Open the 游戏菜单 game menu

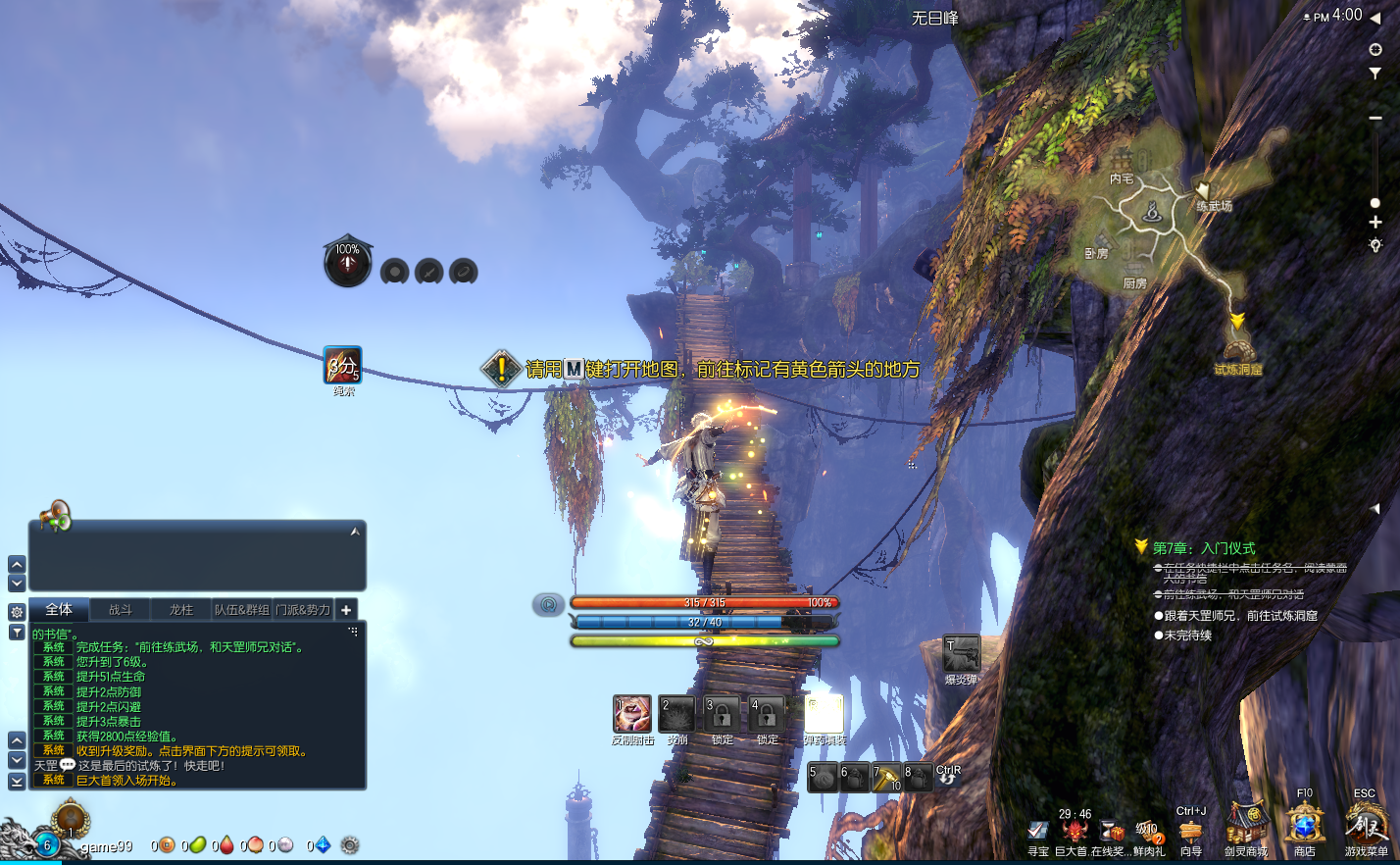(x=1365, y=826)
